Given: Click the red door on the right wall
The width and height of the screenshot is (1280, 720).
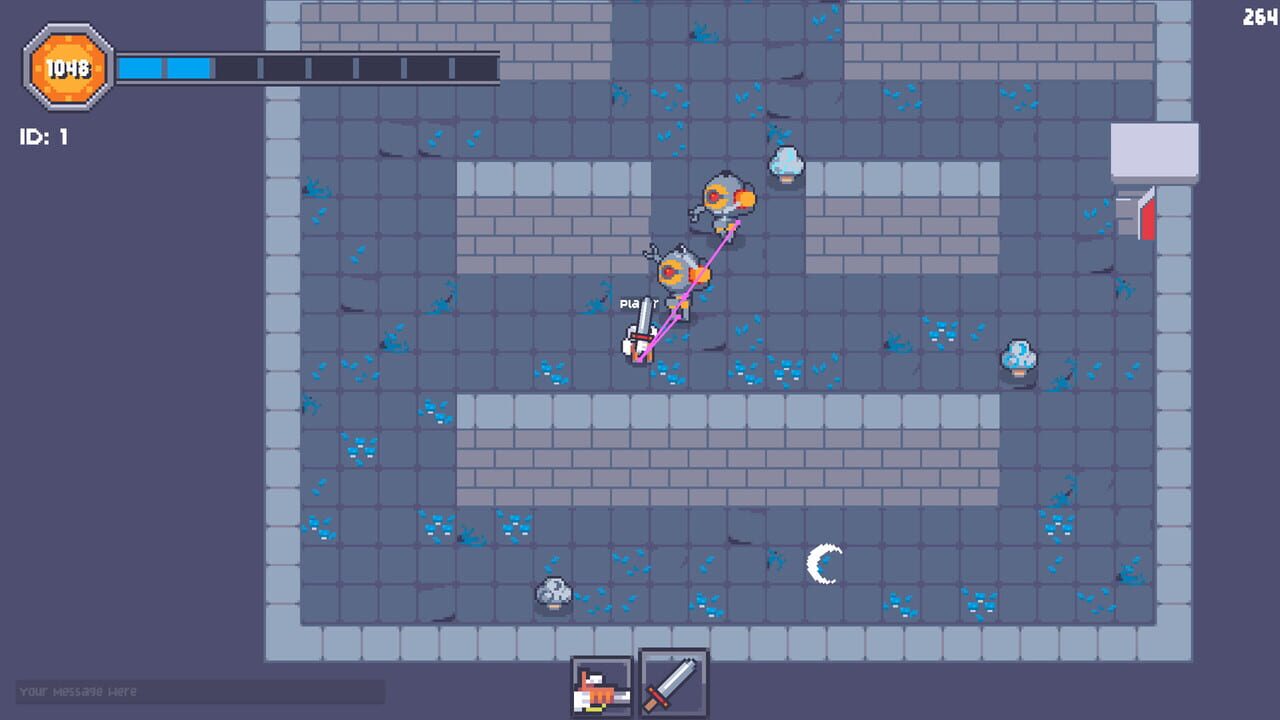Looking at the screenshot, I should point(1148,216).
